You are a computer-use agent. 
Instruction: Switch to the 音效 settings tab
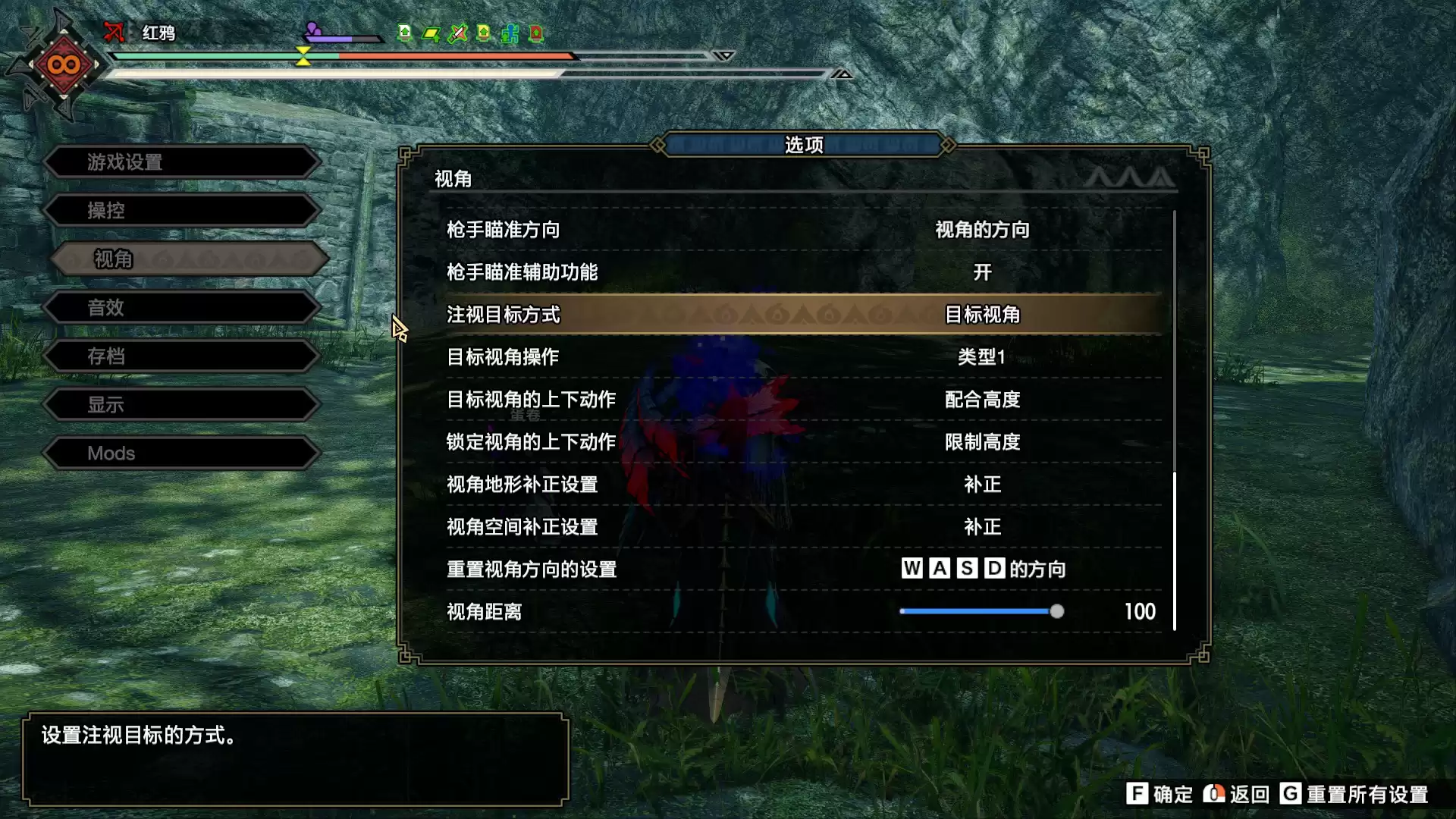click(x=182, y=307)
